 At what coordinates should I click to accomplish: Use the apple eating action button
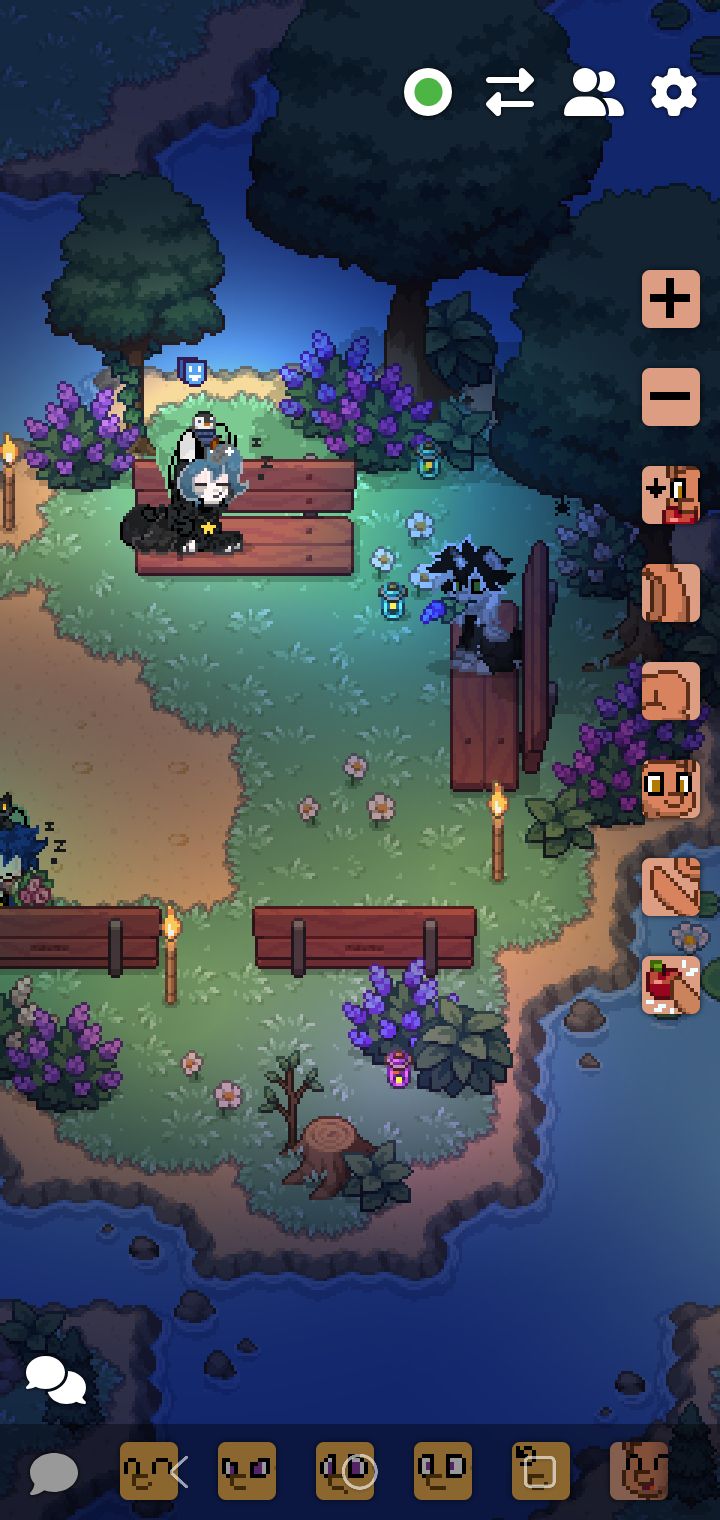(x=670, y=985)
